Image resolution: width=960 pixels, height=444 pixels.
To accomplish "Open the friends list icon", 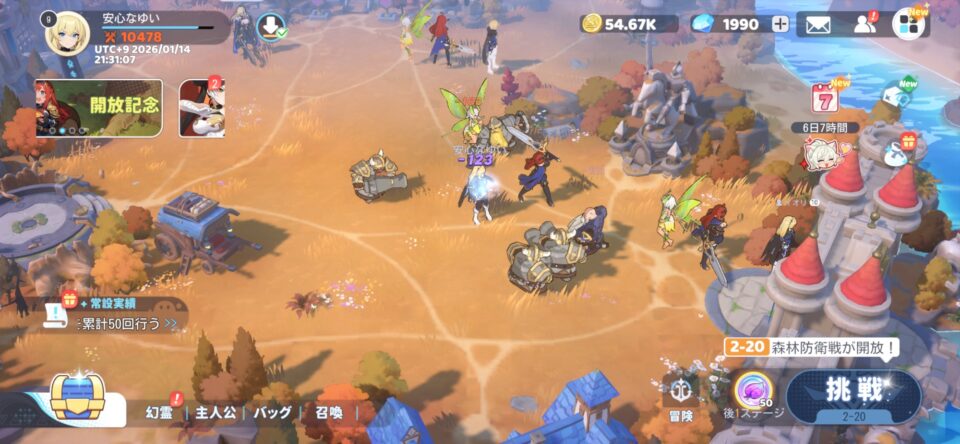I will pyautogui.click(x=864, y=24).
